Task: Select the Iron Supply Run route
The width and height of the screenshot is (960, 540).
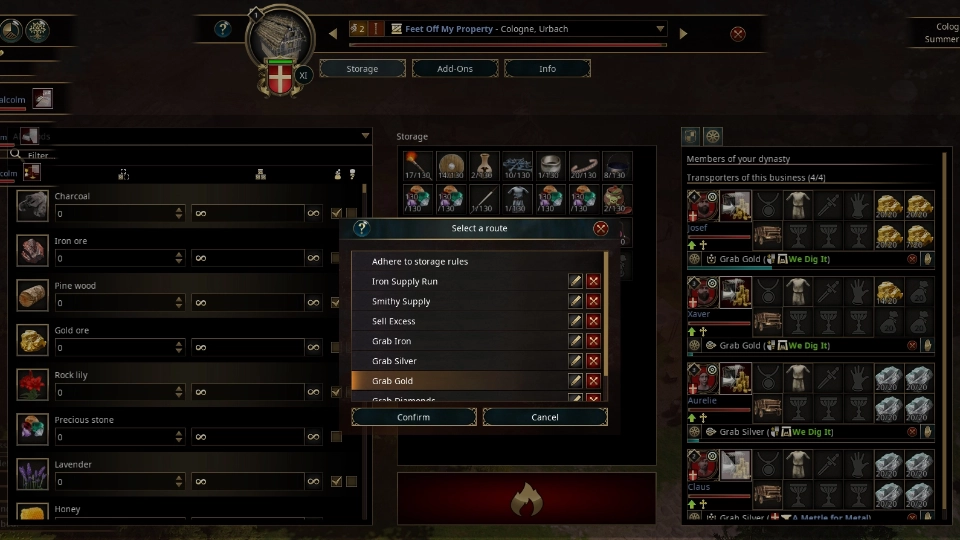Action: (405, 282)
